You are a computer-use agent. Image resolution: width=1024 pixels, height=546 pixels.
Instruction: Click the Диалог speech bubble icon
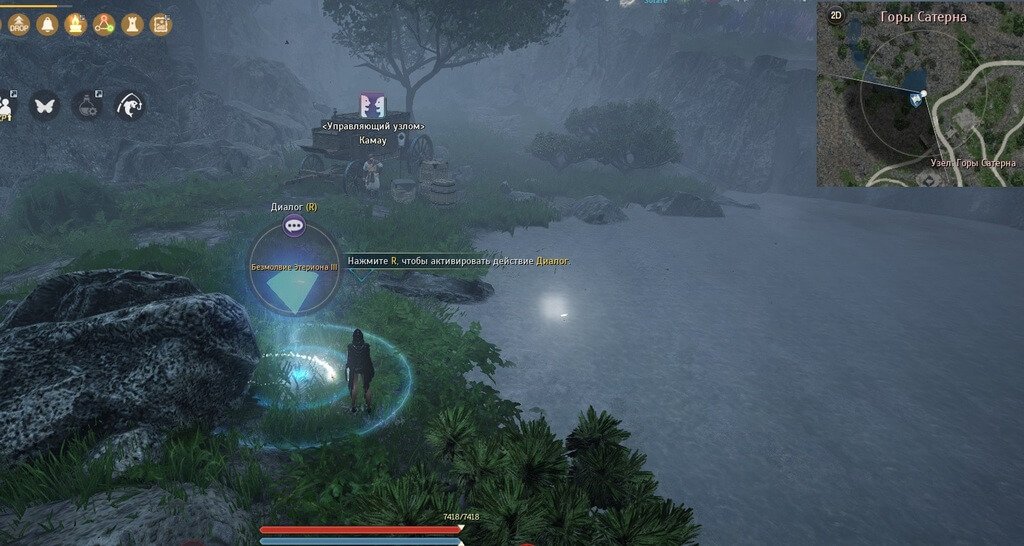click(294, 227)
